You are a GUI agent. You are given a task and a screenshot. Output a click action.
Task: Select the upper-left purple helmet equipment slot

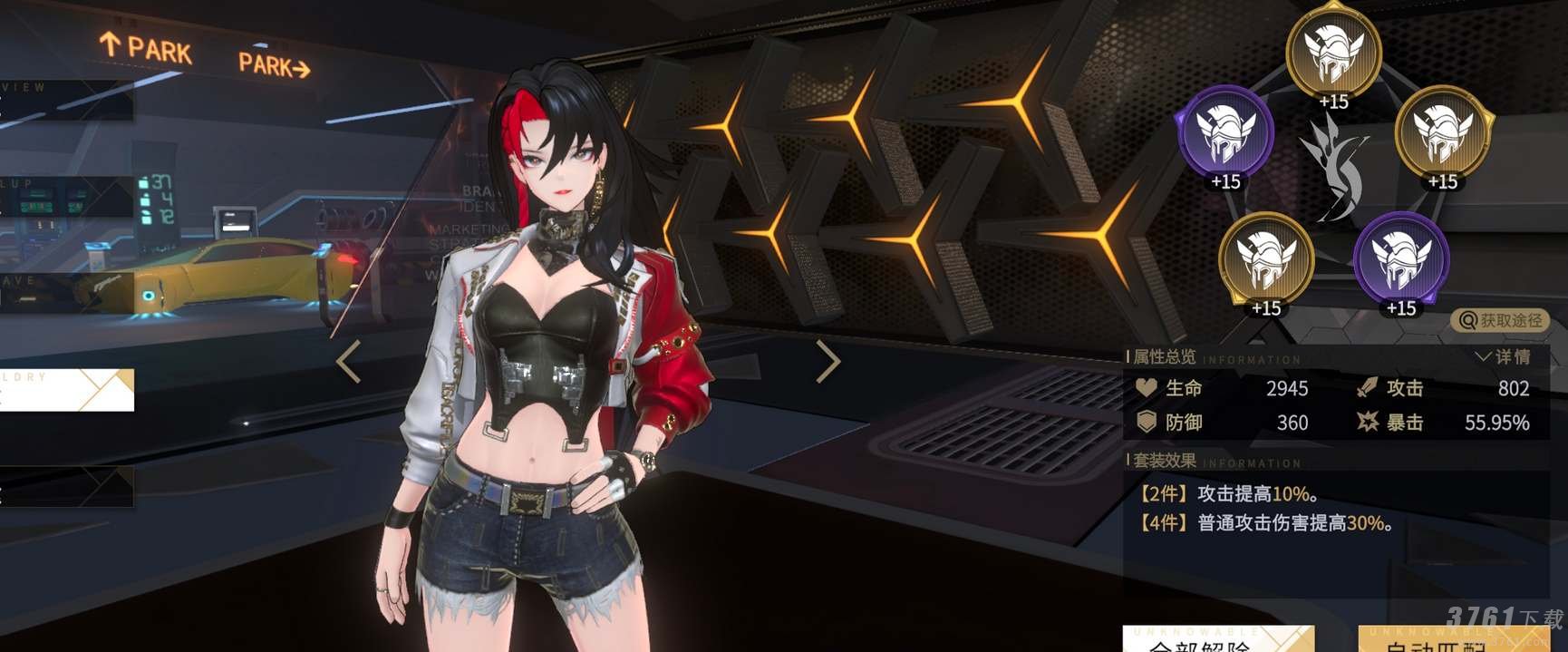(x=1225, y=133)
